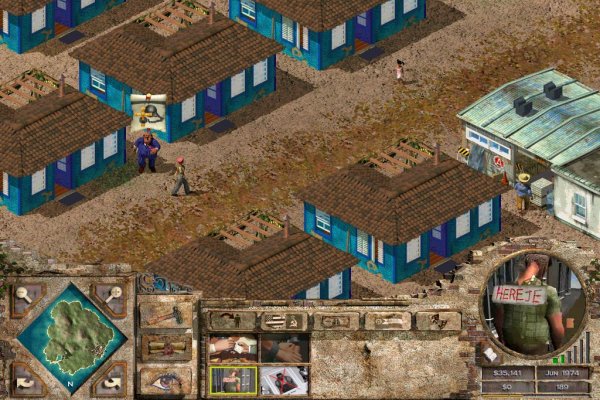Select the flags edict category tab

[x=282, y=321]
